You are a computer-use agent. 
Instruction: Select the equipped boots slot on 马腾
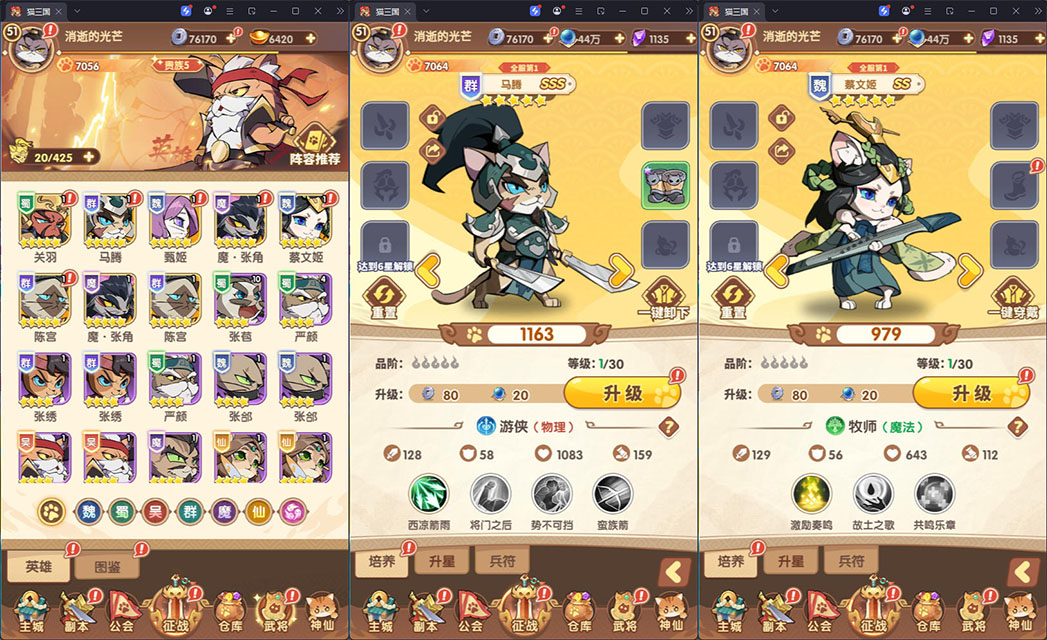click(665, 186)
